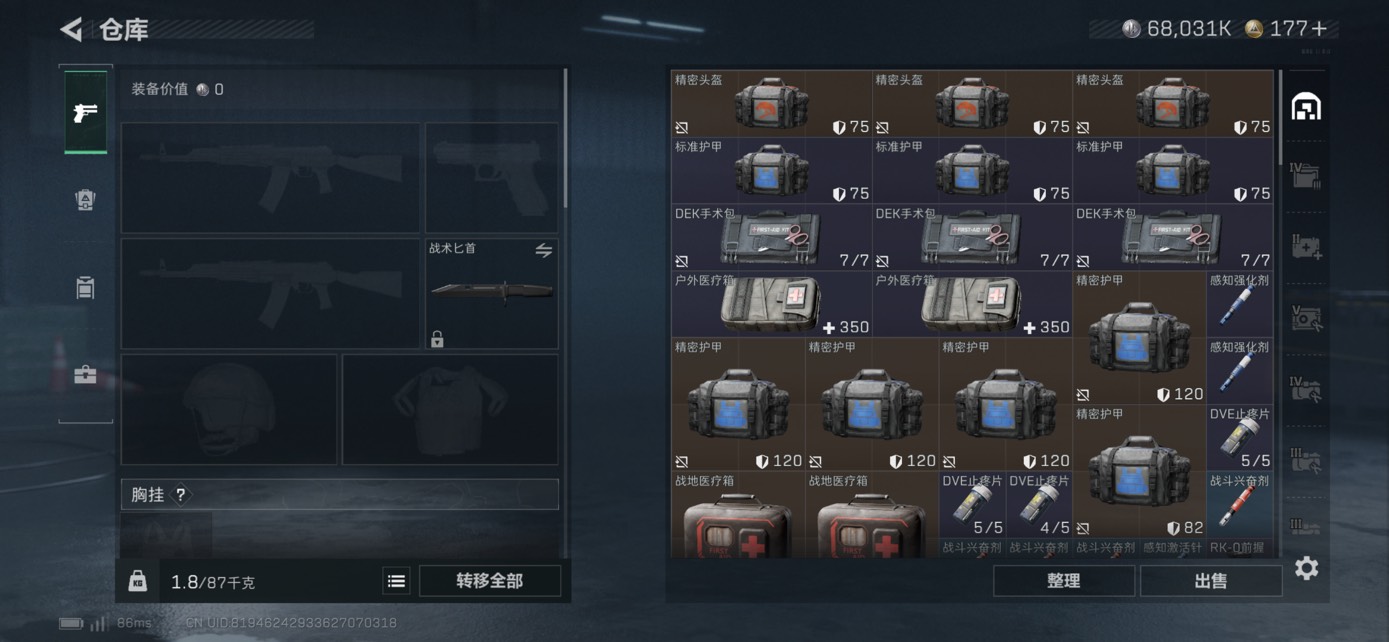This screenshot has width=1389, height=642.
Task: Go back from the 仓库 screen
Action: point(71,30)
